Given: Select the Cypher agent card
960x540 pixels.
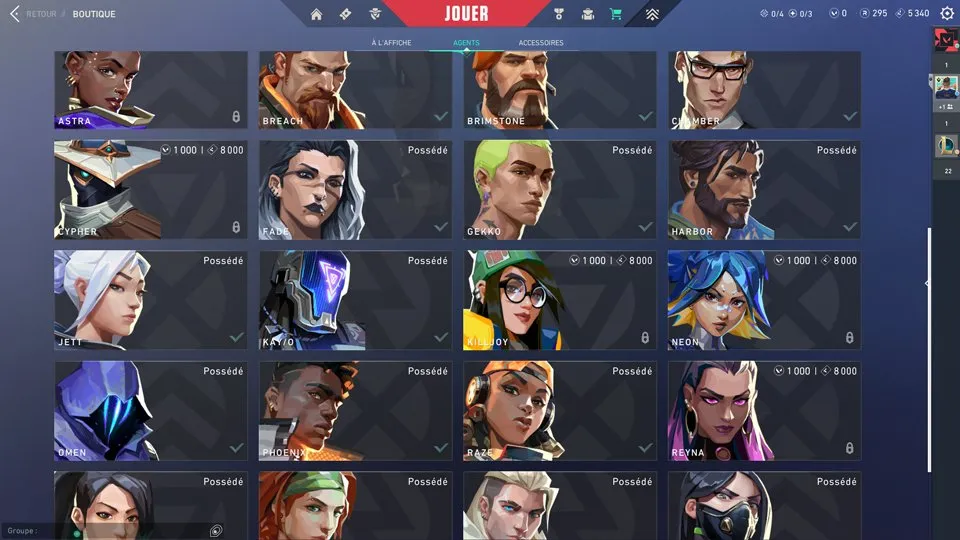Looking at the screenshot, I should pos(150,189).
